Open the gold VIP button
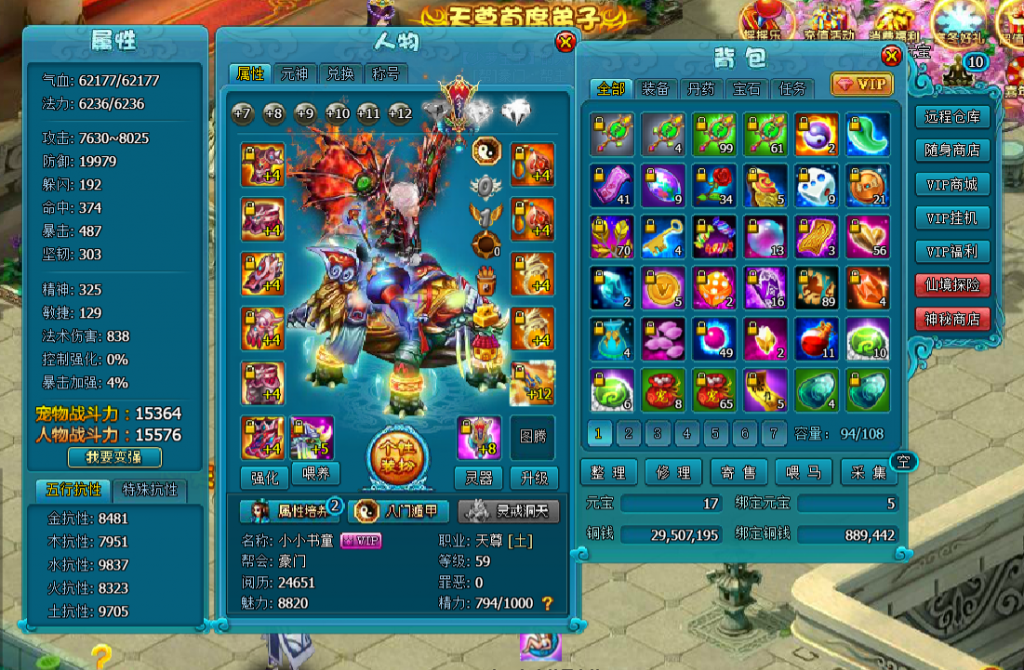Screen dimensions: 1024x670 pos(861,85)
